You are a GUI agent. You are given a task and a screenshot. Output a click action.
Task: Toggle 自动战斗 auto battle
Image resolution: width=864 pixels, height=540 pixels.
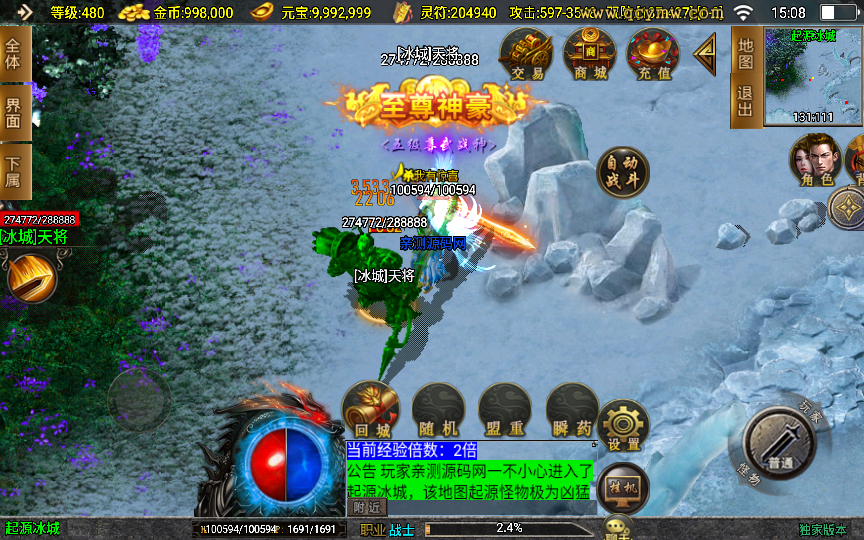pos(621,173)
